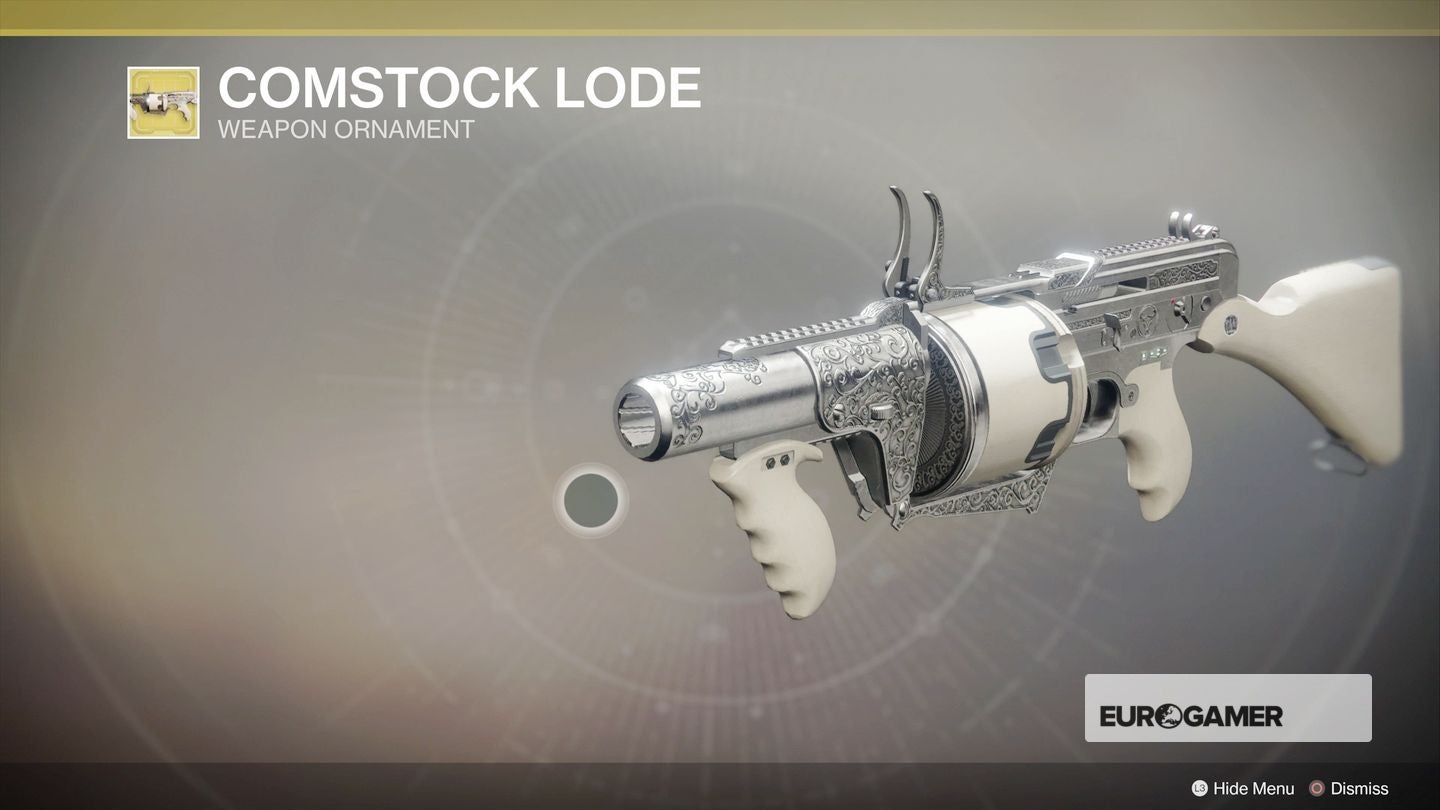Click the circular O button icon beside Dismiss
Image resolution: width=1440 pixels, height=810 pixels.
[1318, 788]
